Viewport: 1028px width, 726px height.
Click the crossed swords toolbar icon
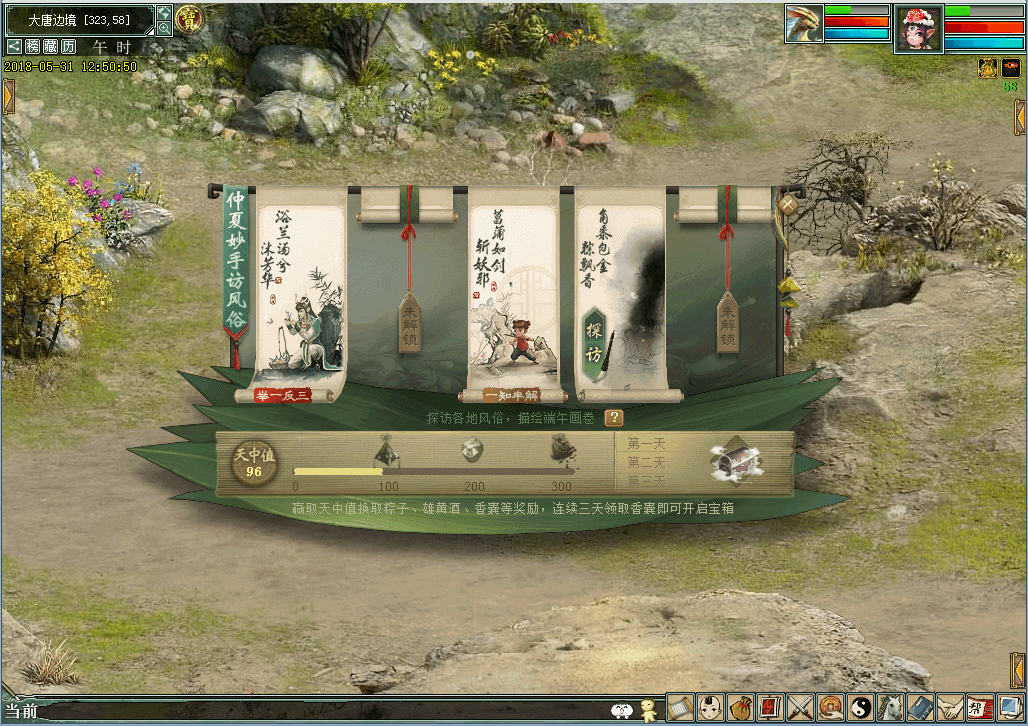[800, 707]
